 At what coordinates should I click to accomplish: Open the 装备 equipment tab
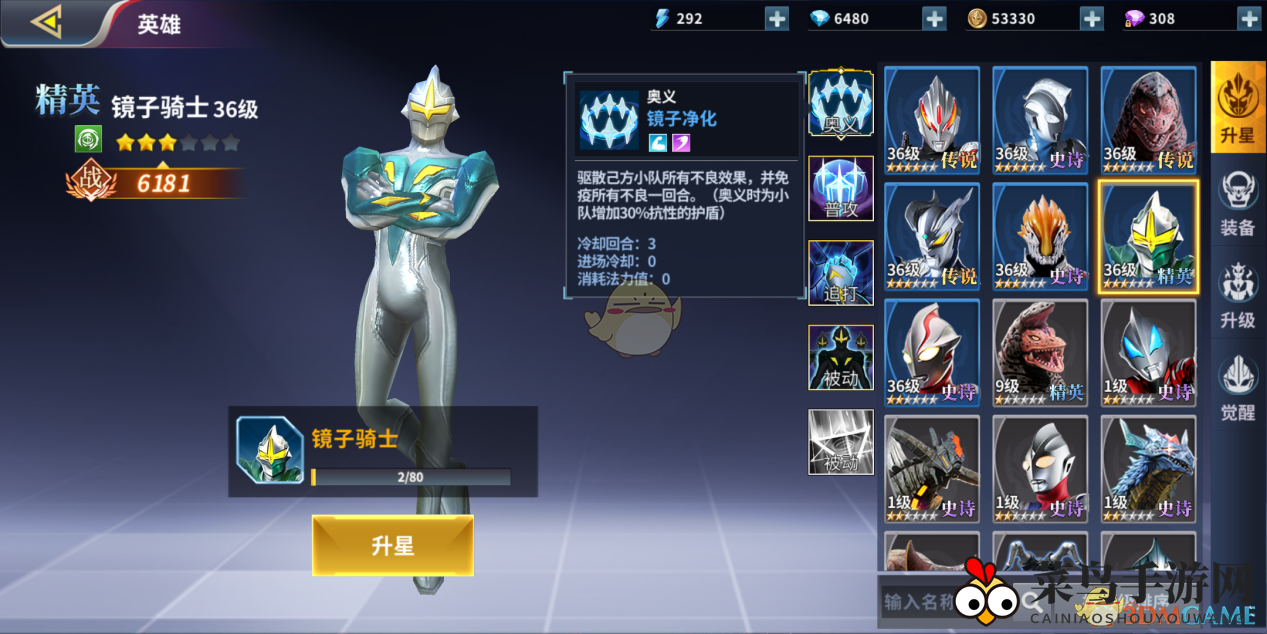click(x=1237, y=203)
